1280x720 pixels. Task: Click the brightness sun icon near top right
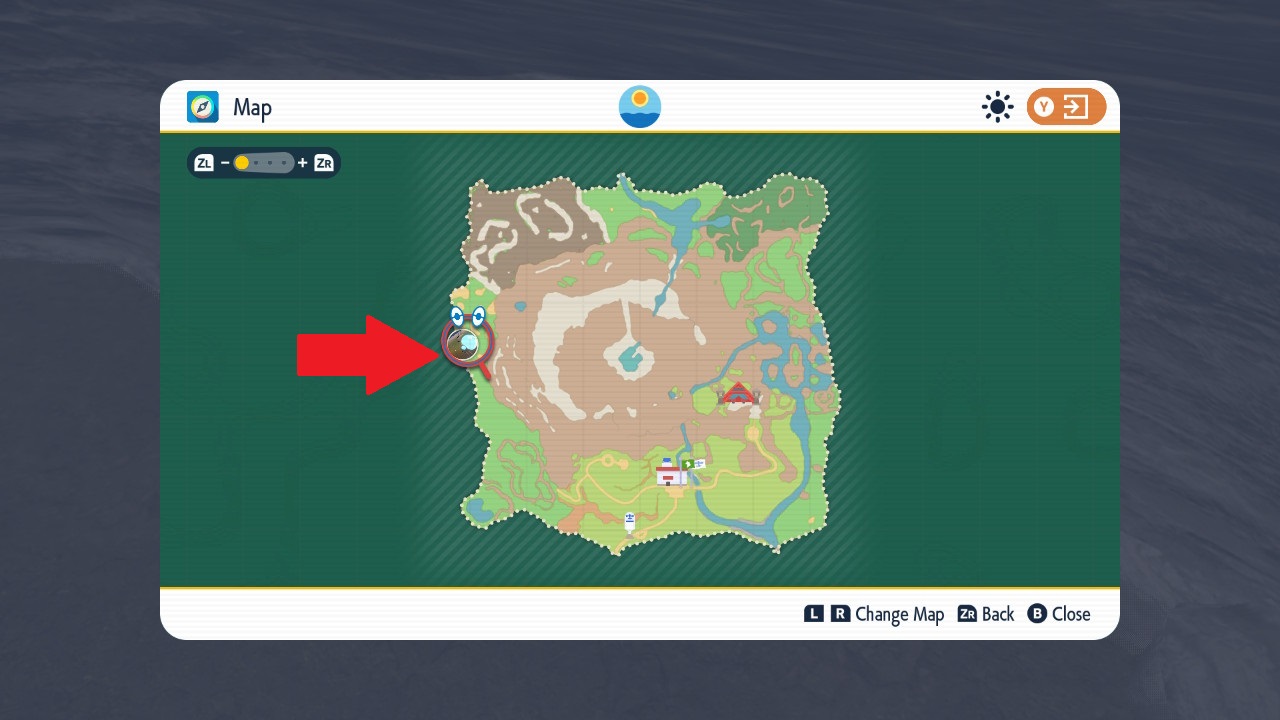coord(997,107)
